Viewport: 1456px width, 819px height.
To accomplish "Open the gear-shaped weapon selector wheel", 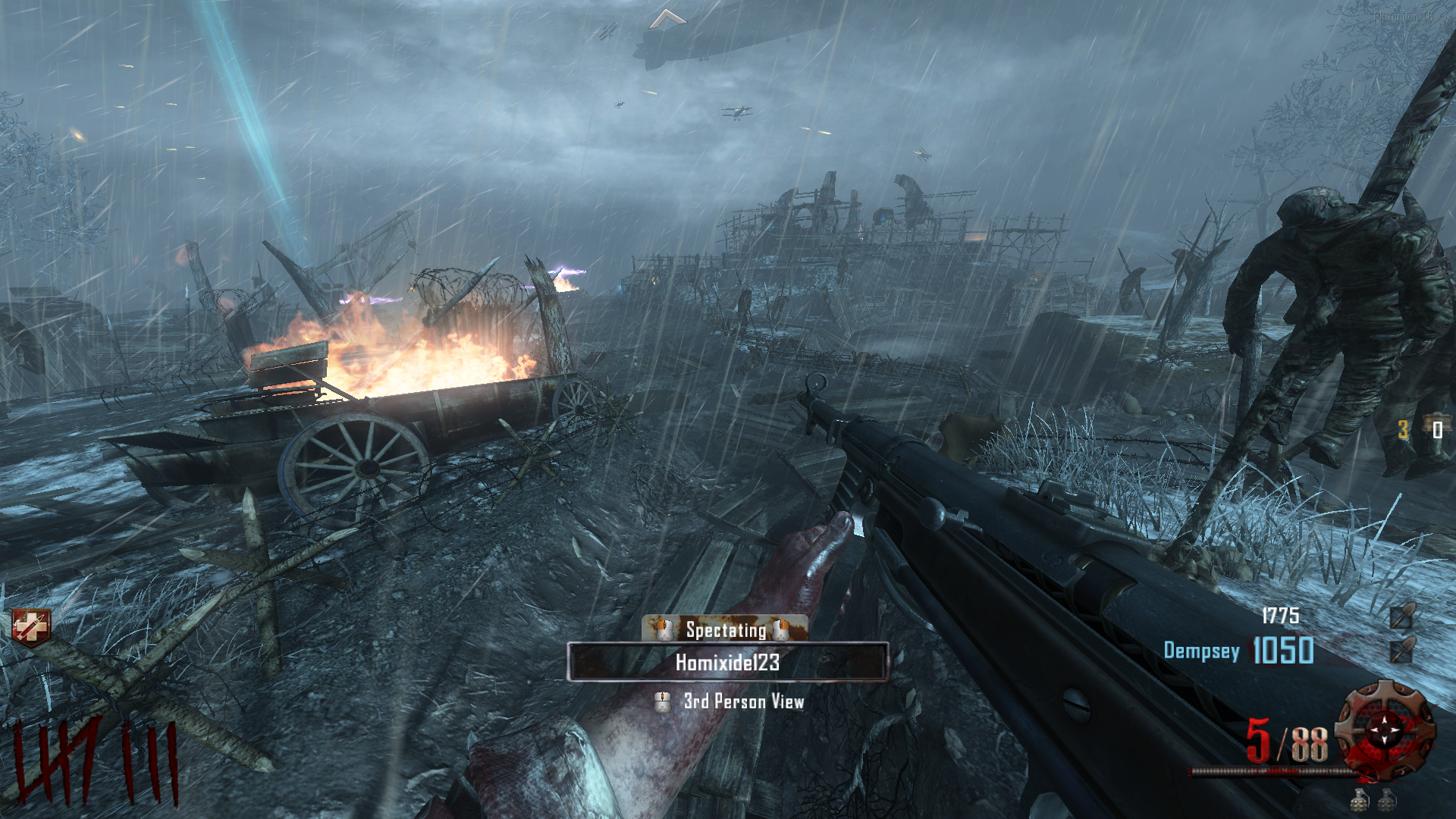I will pyautogui.click(x=1385, y=730).
